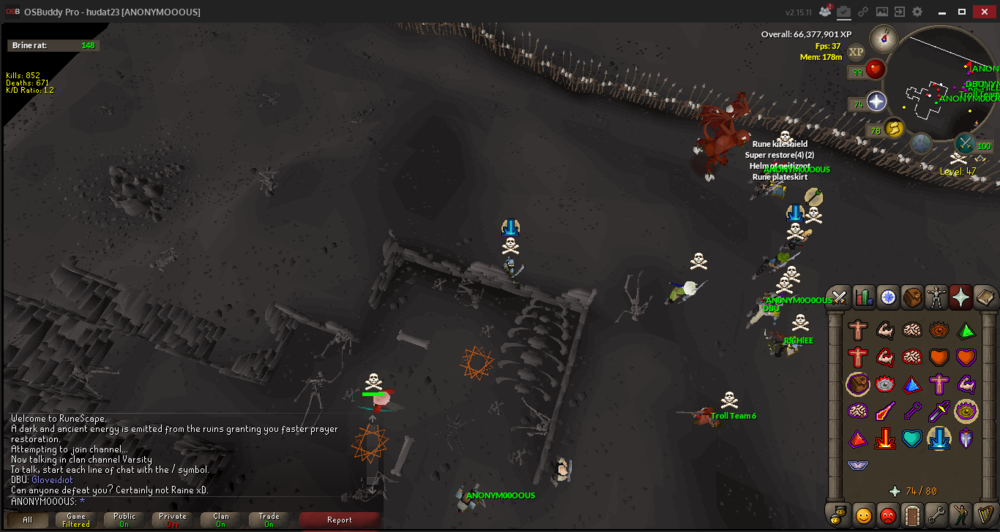
Task: Toggle run with the energy orb
Action: click(894, 128)
